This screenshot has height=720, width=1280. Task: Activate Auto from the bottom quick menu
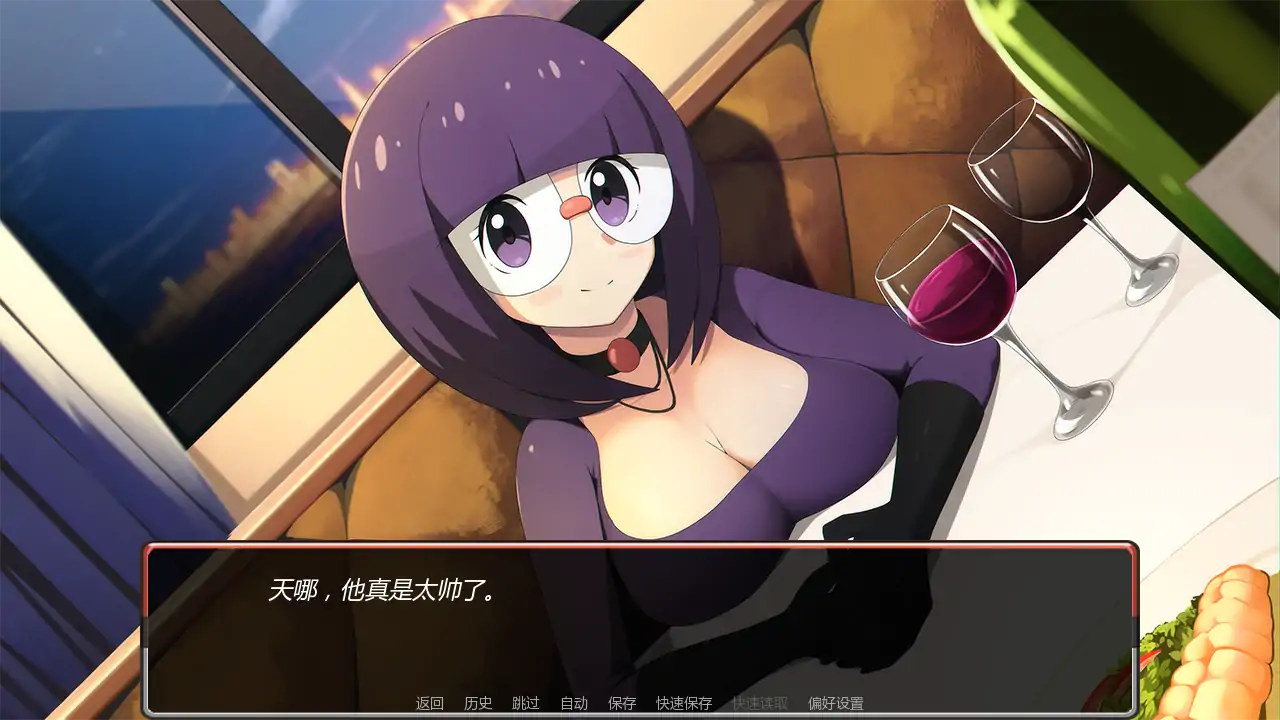click(575, 703)
